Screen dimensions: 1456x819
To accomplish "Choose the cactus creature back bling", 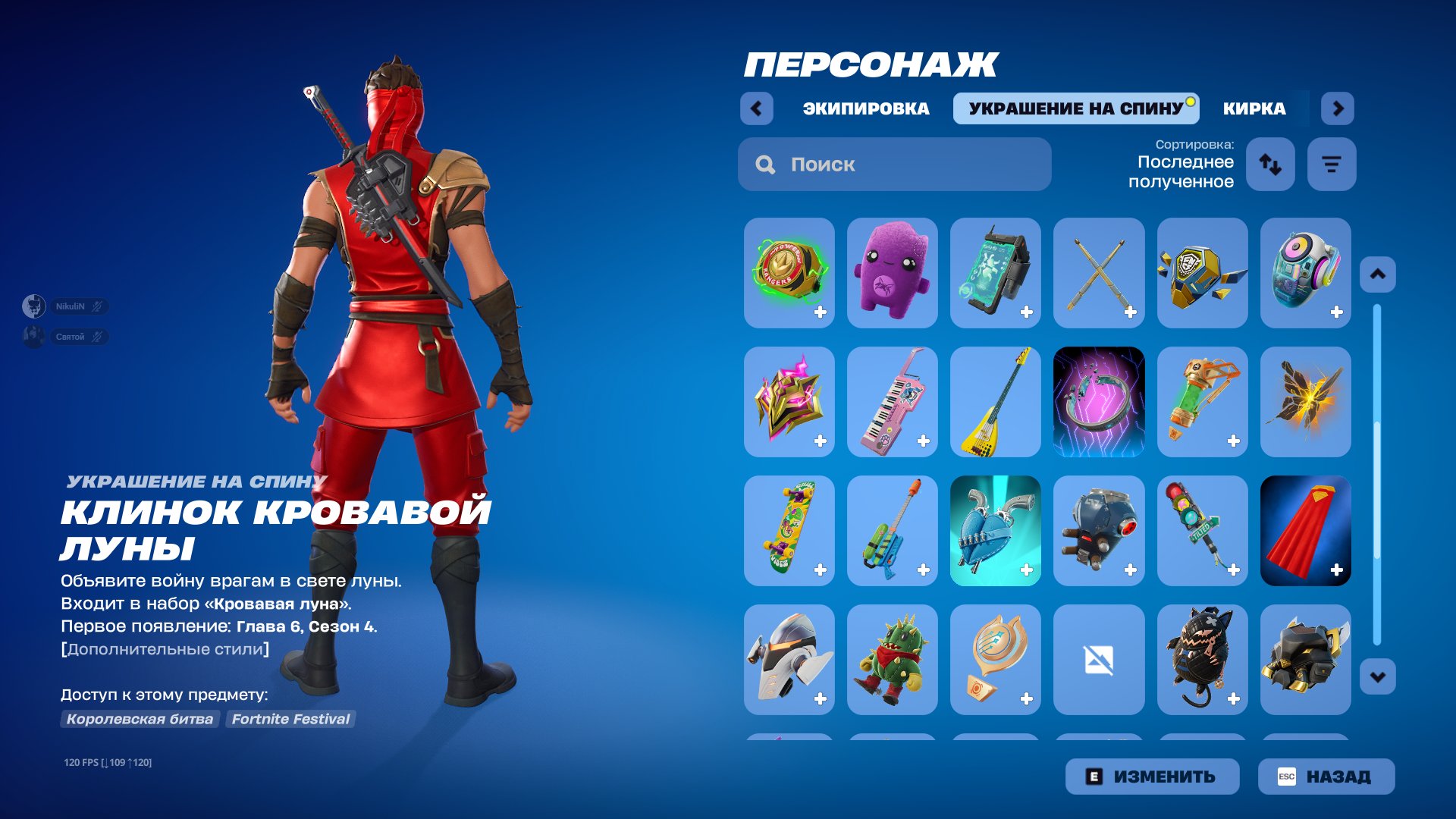I will pos(893,660).
